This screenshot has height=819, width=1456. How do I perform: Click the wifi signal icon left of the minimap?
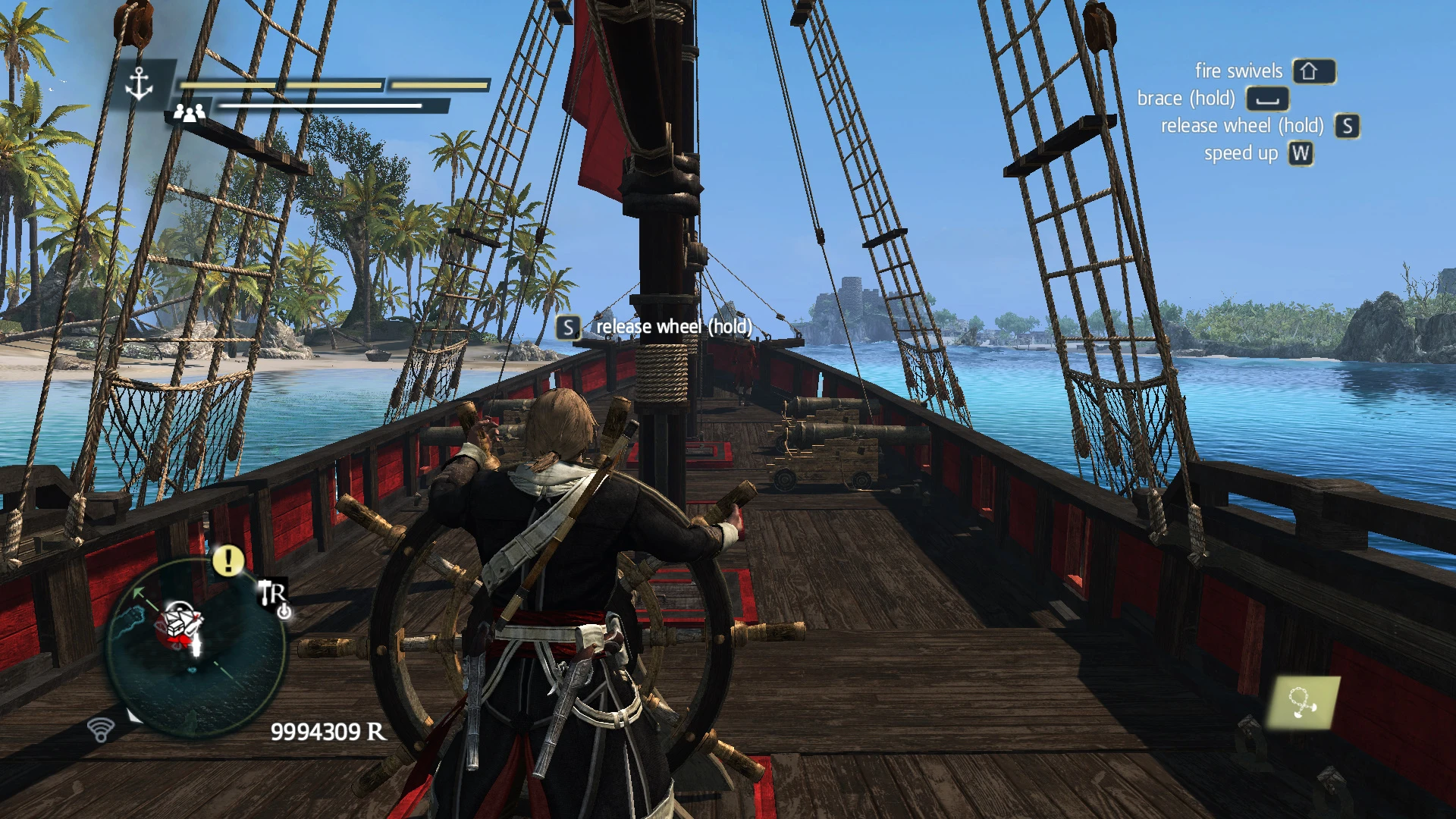click(100, 731)
